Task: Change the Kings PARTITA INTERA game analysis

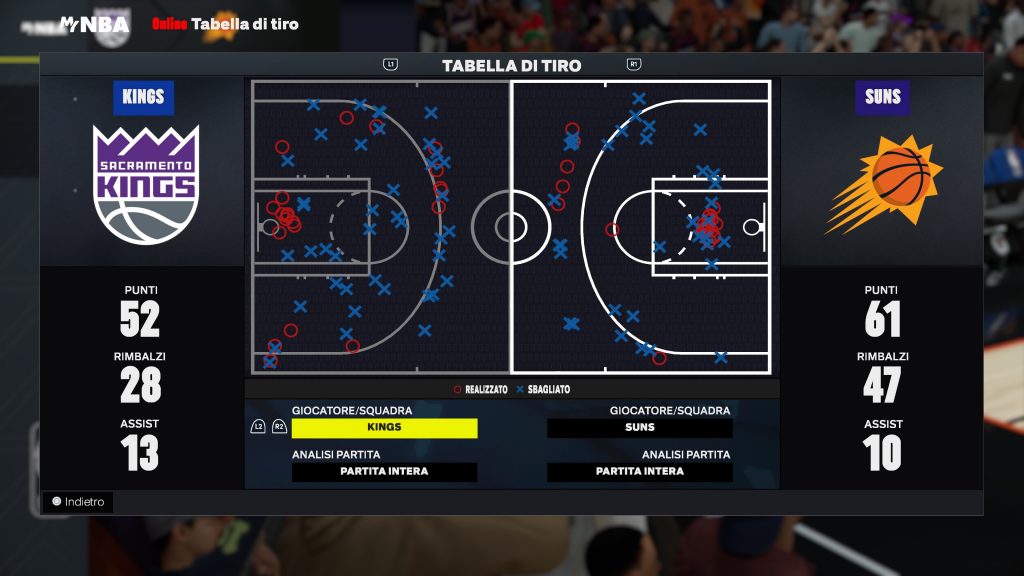Action: point(384,472)
